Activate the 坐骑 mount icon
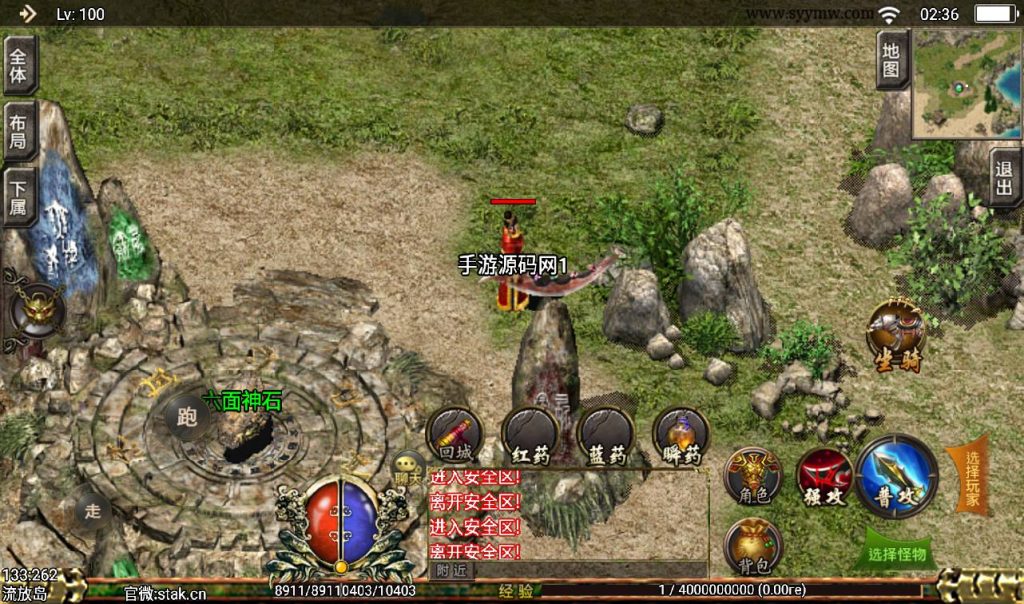The height and width of the screenshot is (604, 1024). (895, 333)
